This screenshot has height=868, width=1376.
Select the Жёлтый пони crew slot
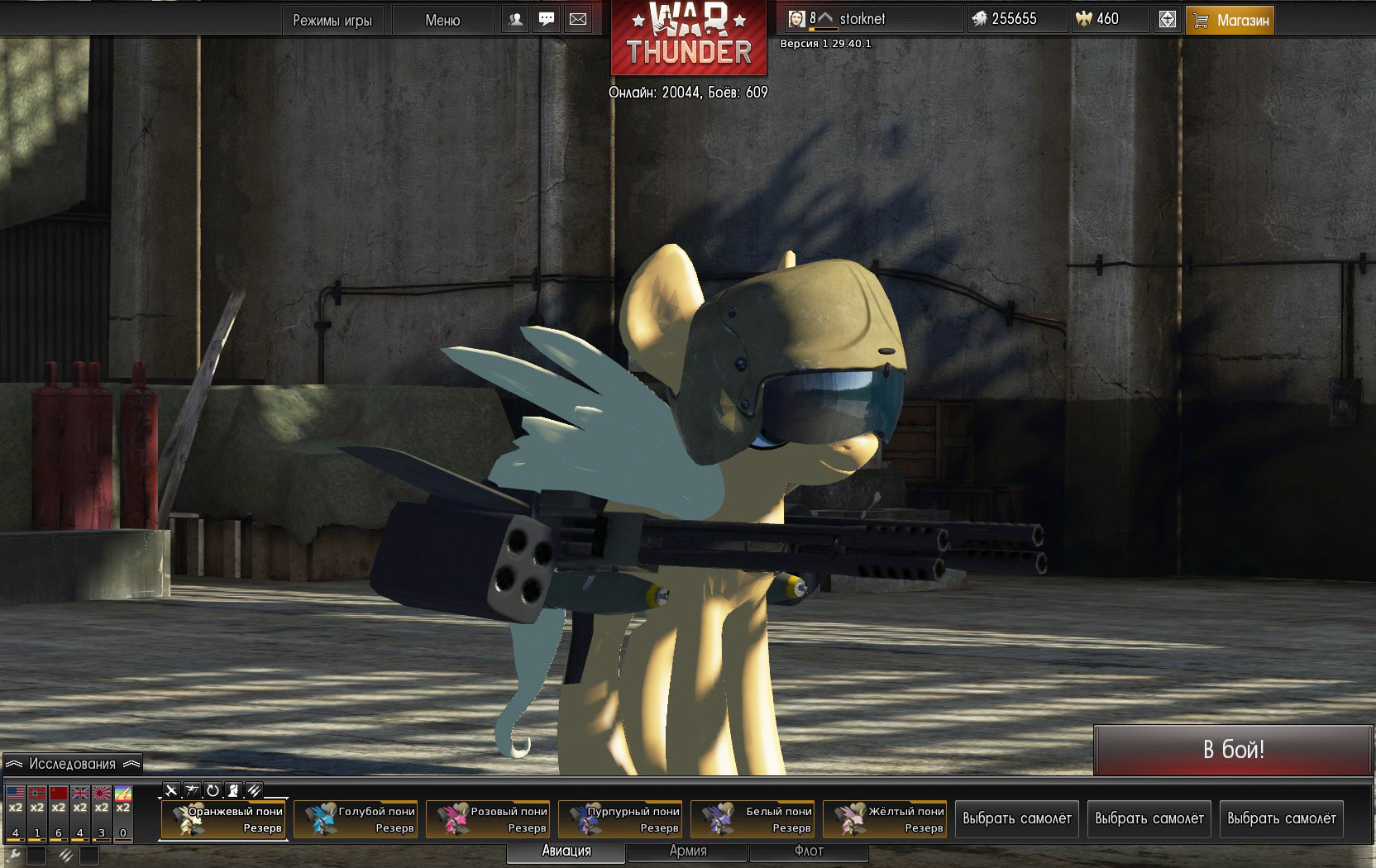pos(885,819)
